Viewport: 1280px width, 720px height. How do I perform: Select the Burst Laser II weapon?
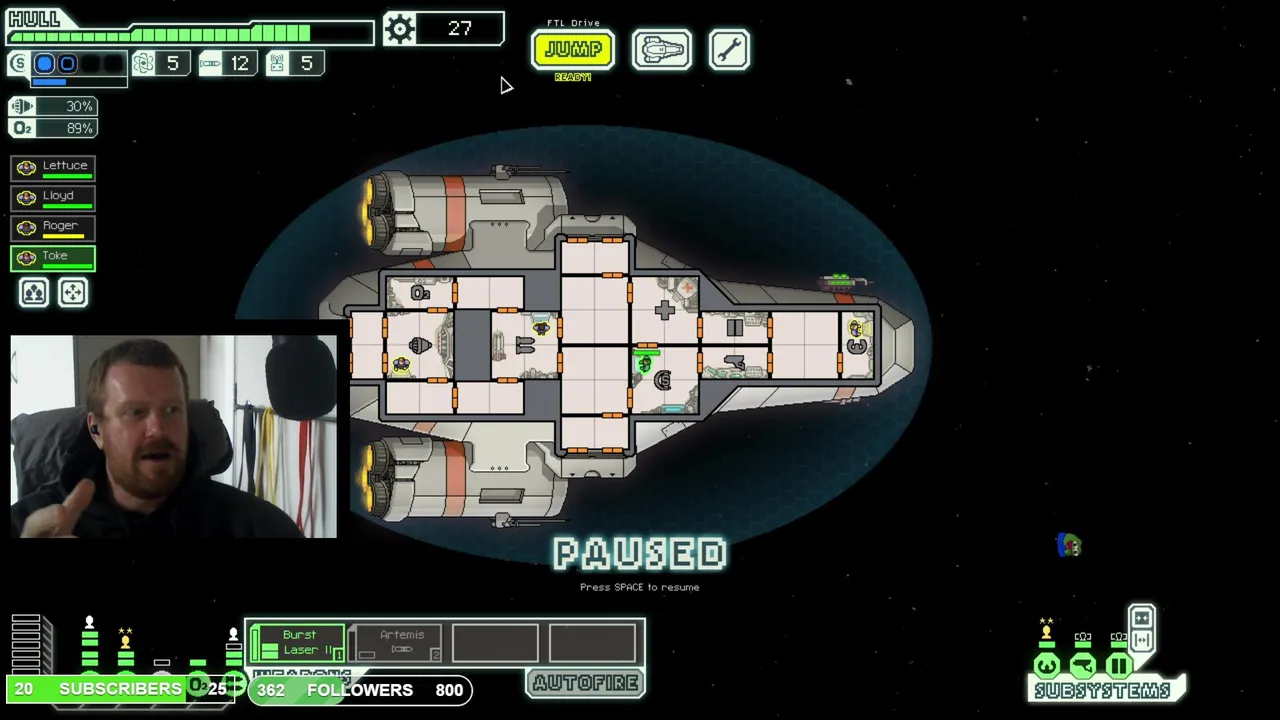coord(298,642)
